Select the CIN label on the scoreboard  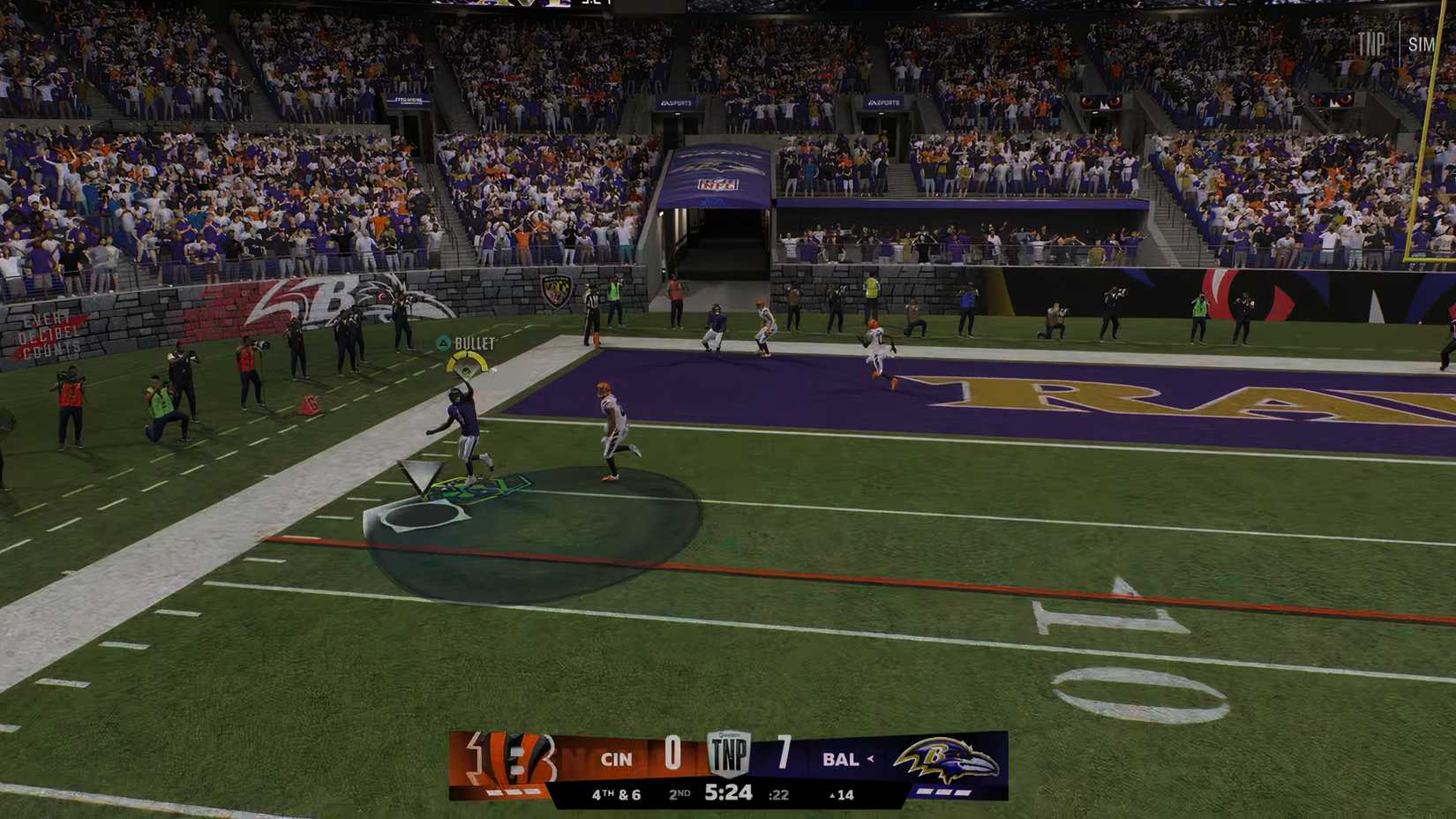coord(618,757)
